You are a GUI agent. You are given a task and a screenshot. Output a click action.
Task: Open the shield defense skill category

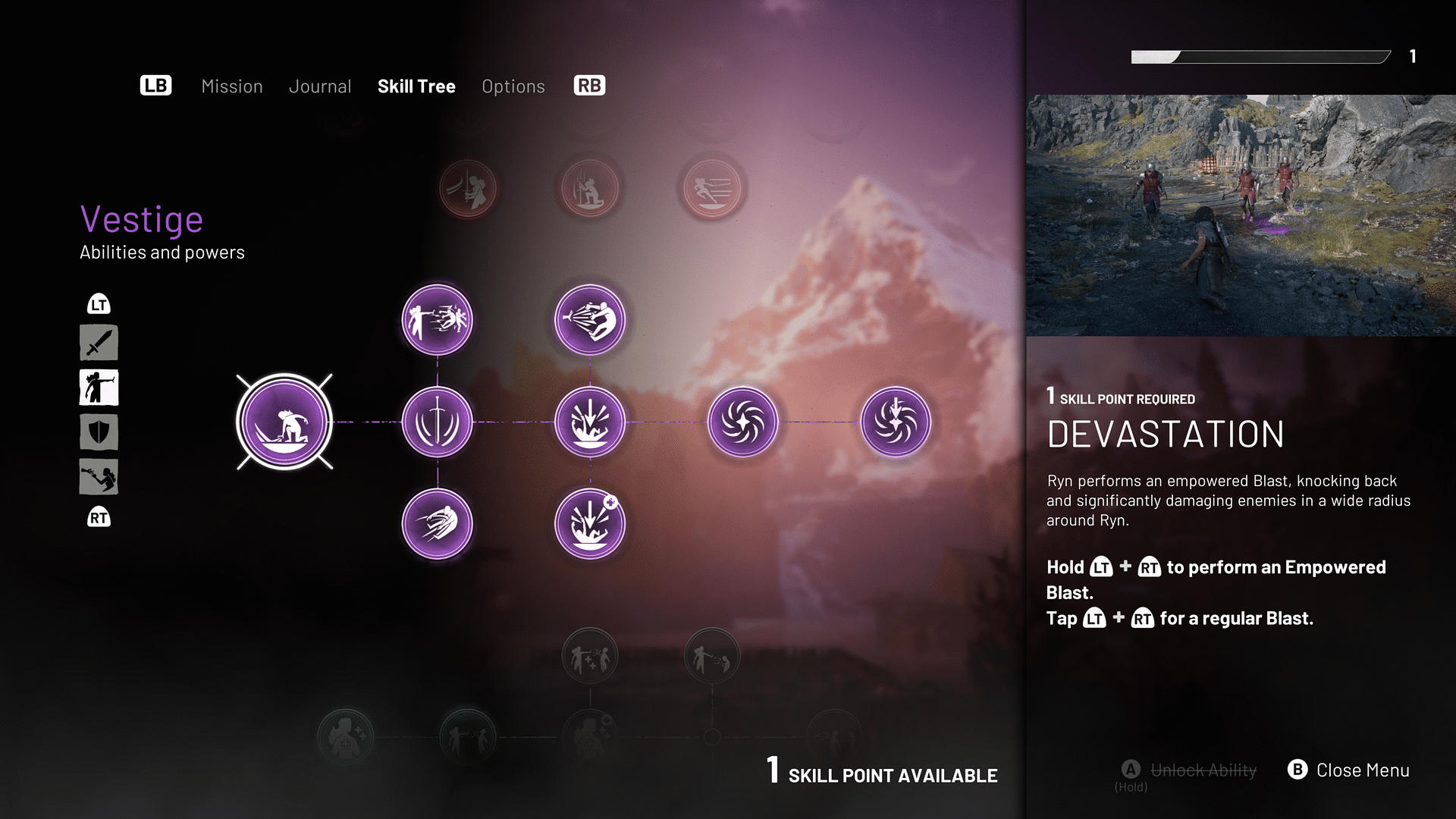pyautogui.click(x=99, y=432)
